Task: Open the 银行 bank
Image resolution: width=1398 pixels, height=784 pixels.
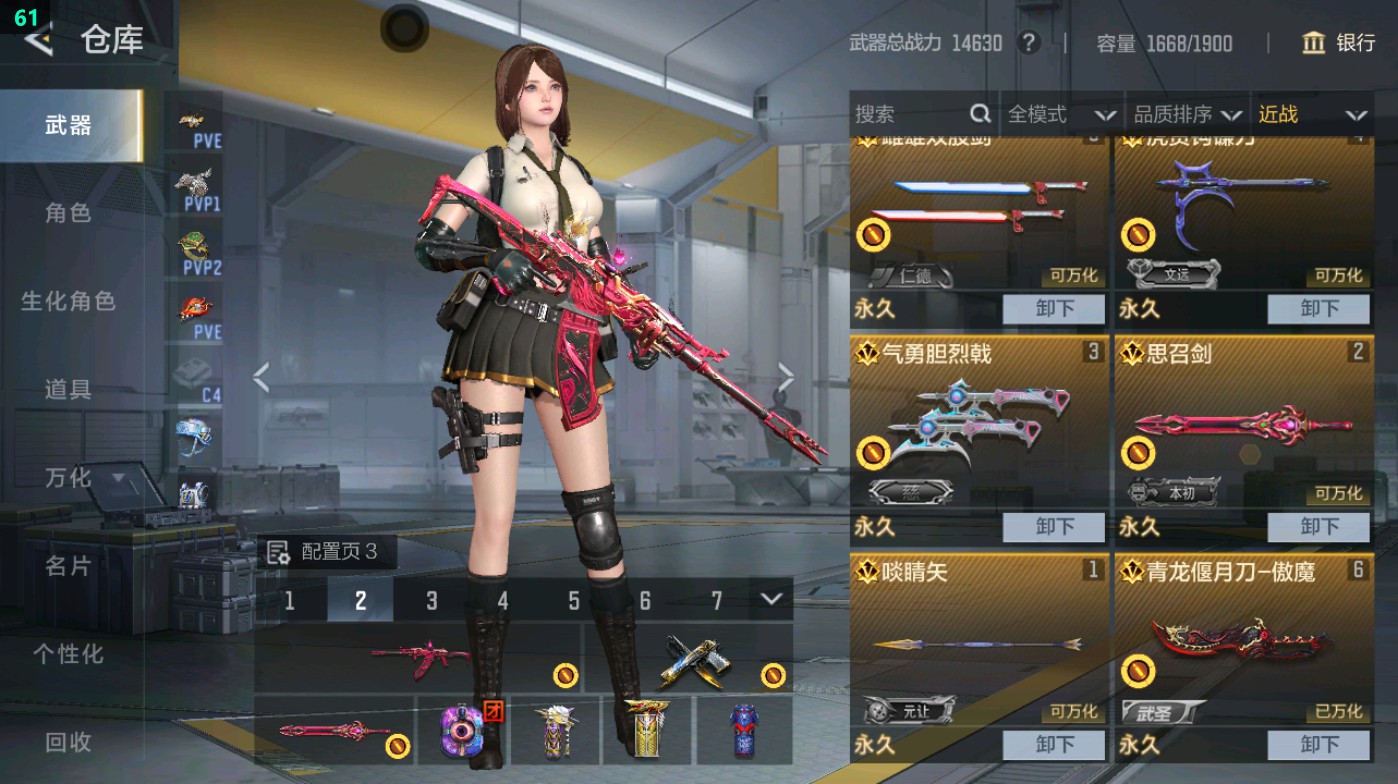Action: point(1339,43)
